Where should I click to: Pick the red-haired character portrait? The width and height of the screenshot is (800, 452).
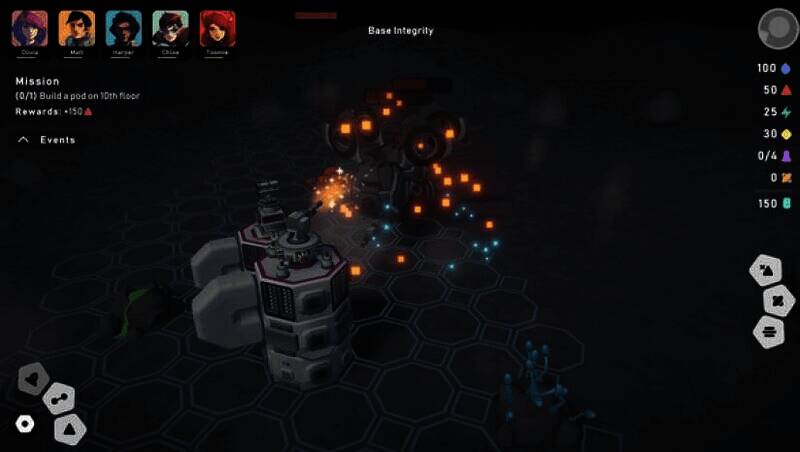[218, 28]
